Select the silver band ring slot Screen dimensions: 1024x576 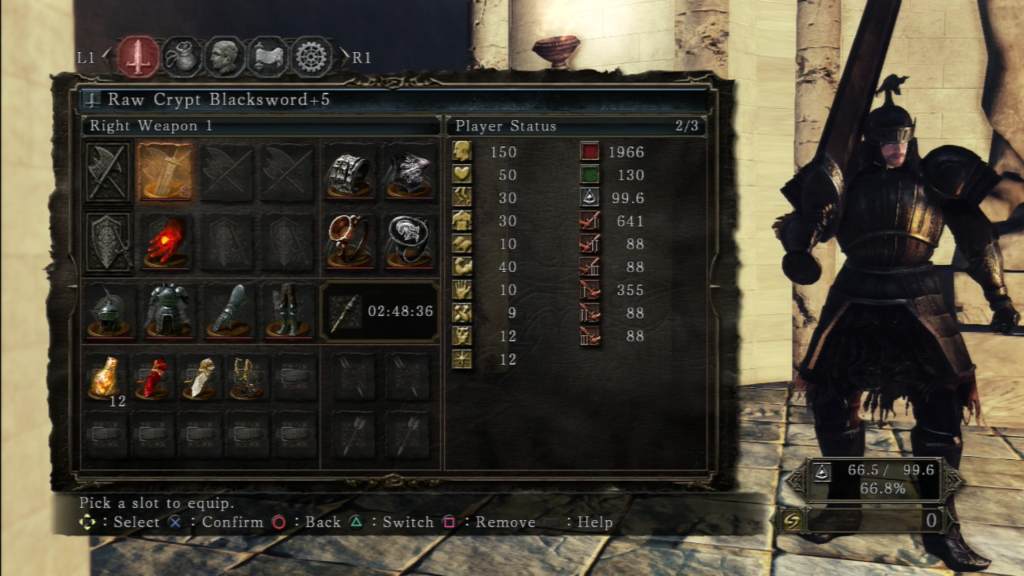[x=349, y=173]
